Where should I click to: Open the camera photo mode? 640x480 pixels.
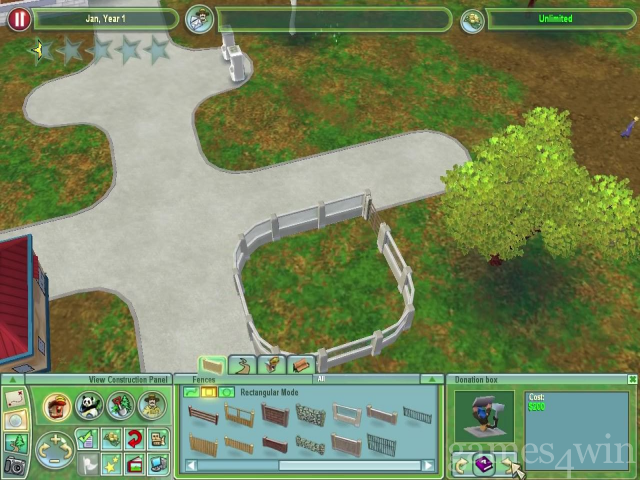pyautogui.click(x=15, y=465)
